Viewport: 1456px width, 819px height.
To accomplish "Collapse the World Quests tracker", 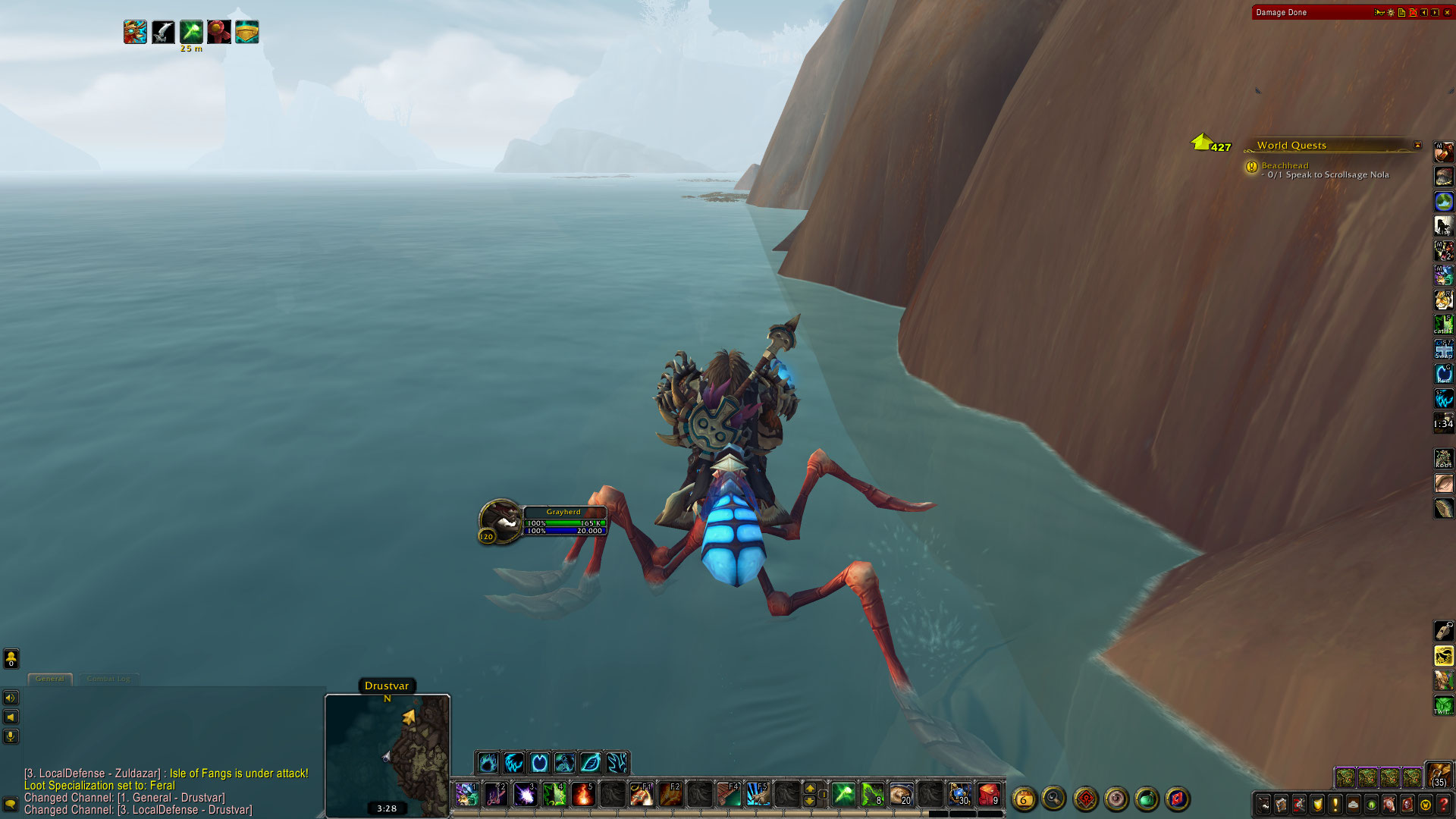I will [1417, 145].
